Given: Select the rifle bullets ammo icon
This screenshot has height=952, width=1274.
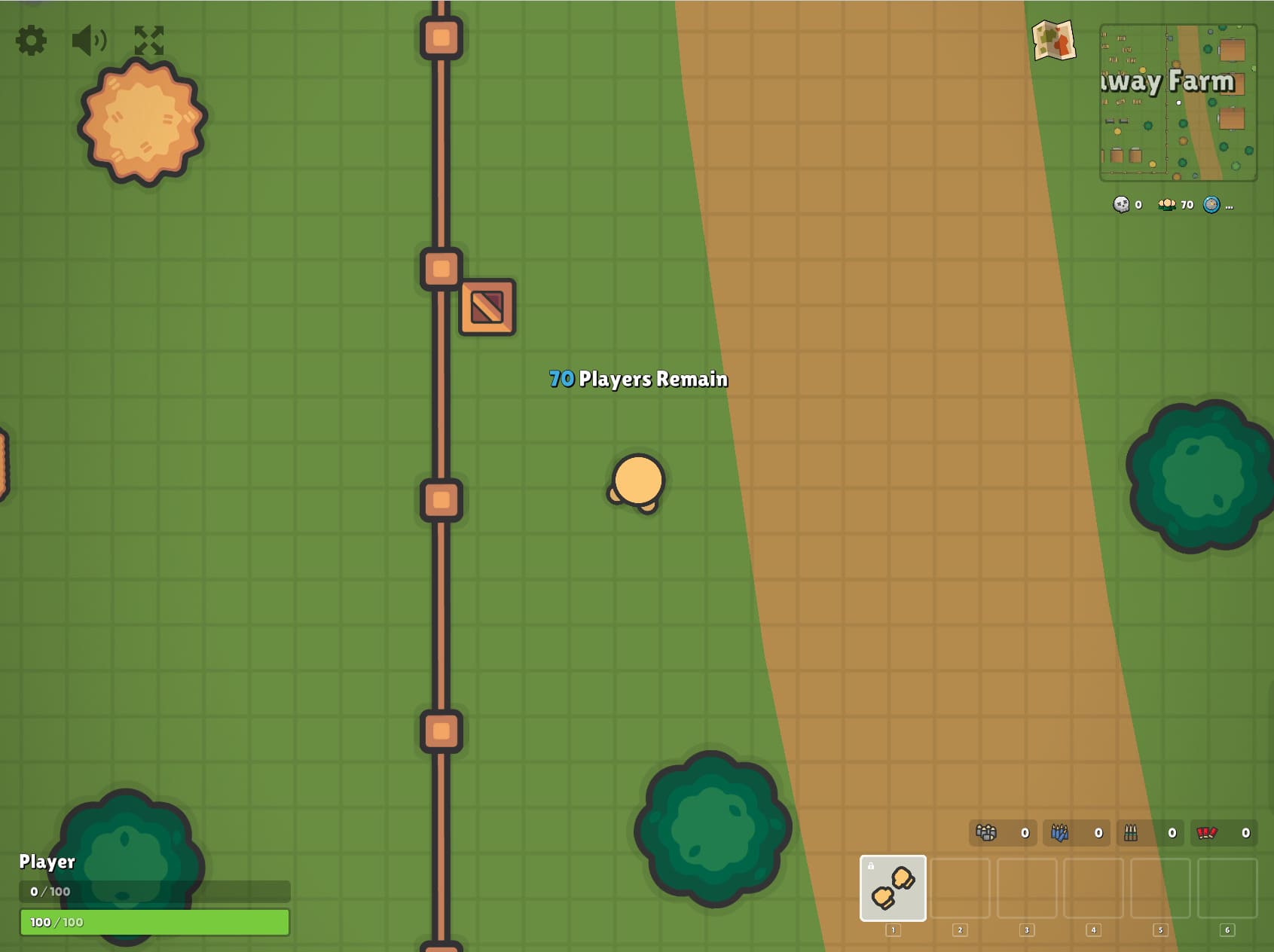Looking at the screenshot, I should 1131,833.
